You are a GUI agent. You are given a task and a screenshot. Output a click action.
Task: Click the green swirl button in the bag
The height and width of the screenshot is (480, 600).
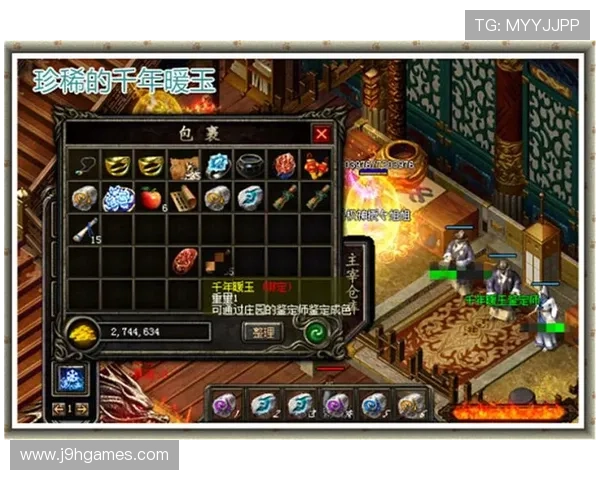320,332
